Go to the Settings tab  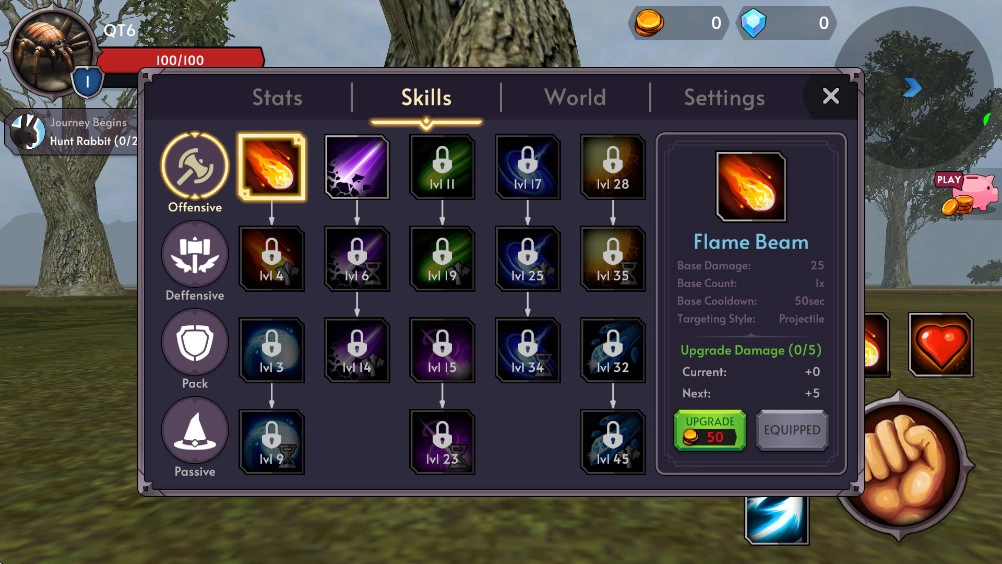pyautogui.click(x=724, y=98)
